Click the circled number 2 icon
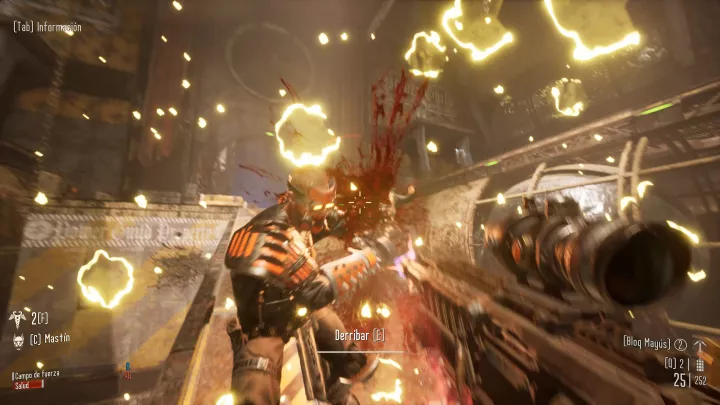The height and width of the screenshot is (405, 720). 680,344
